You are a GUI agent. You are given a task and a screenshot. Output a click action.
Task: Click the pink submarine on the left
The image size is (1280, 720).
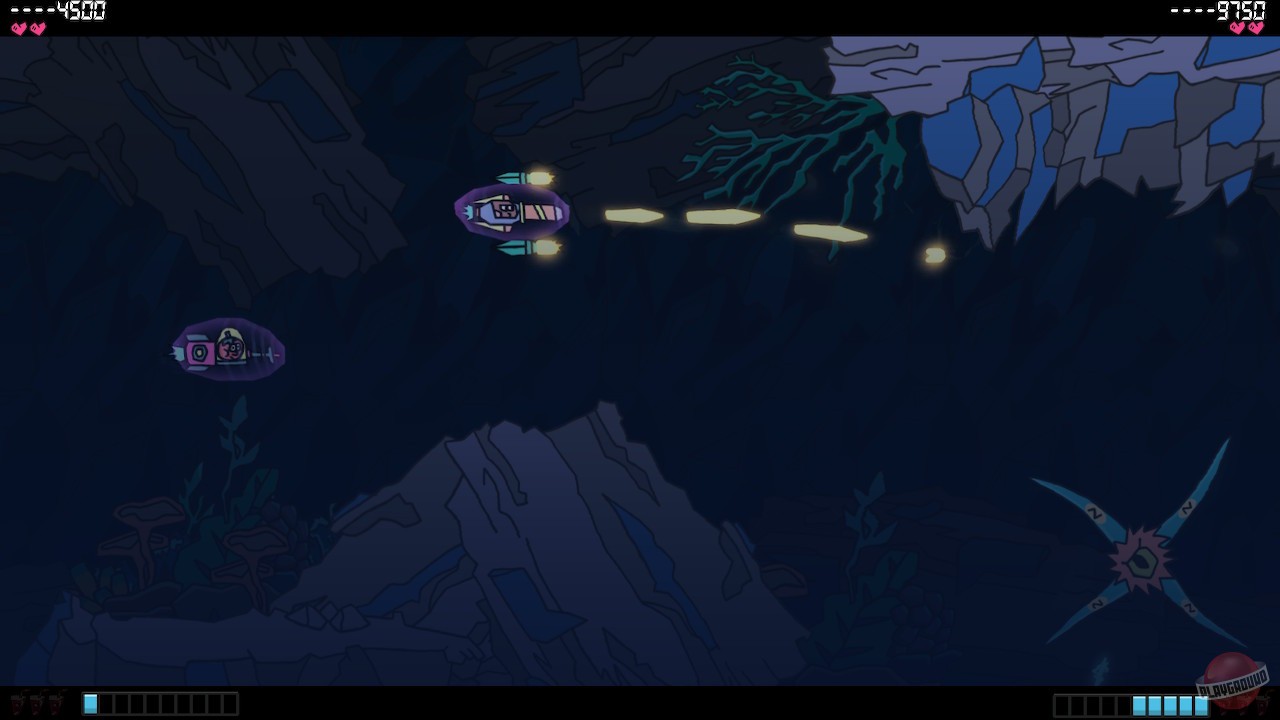227,350
